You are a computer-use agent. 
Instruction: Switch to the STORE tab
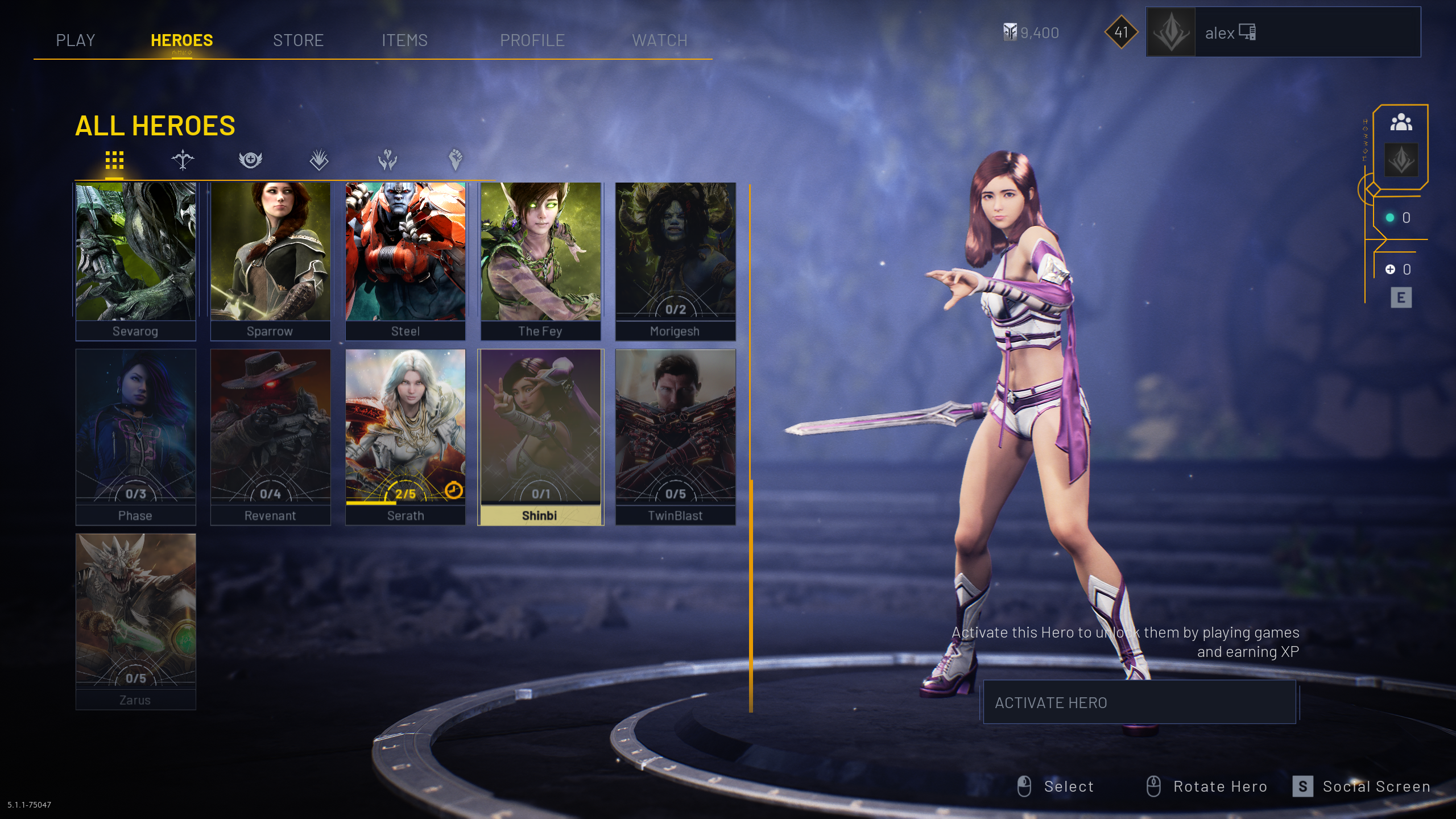pyautogui.click(x=298, y=40)
